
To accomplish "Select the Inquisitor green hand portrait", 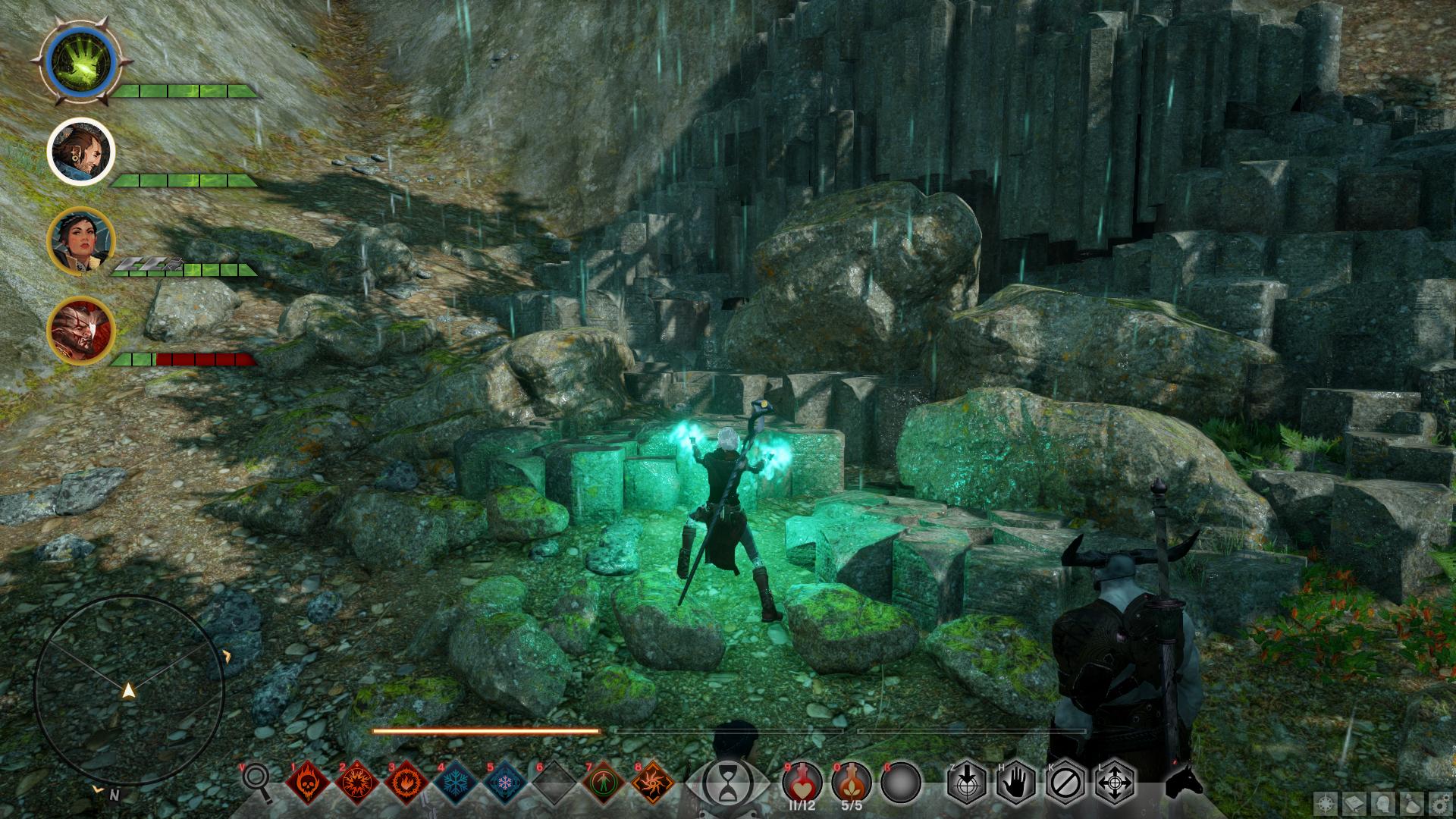I will coord(80,62).
